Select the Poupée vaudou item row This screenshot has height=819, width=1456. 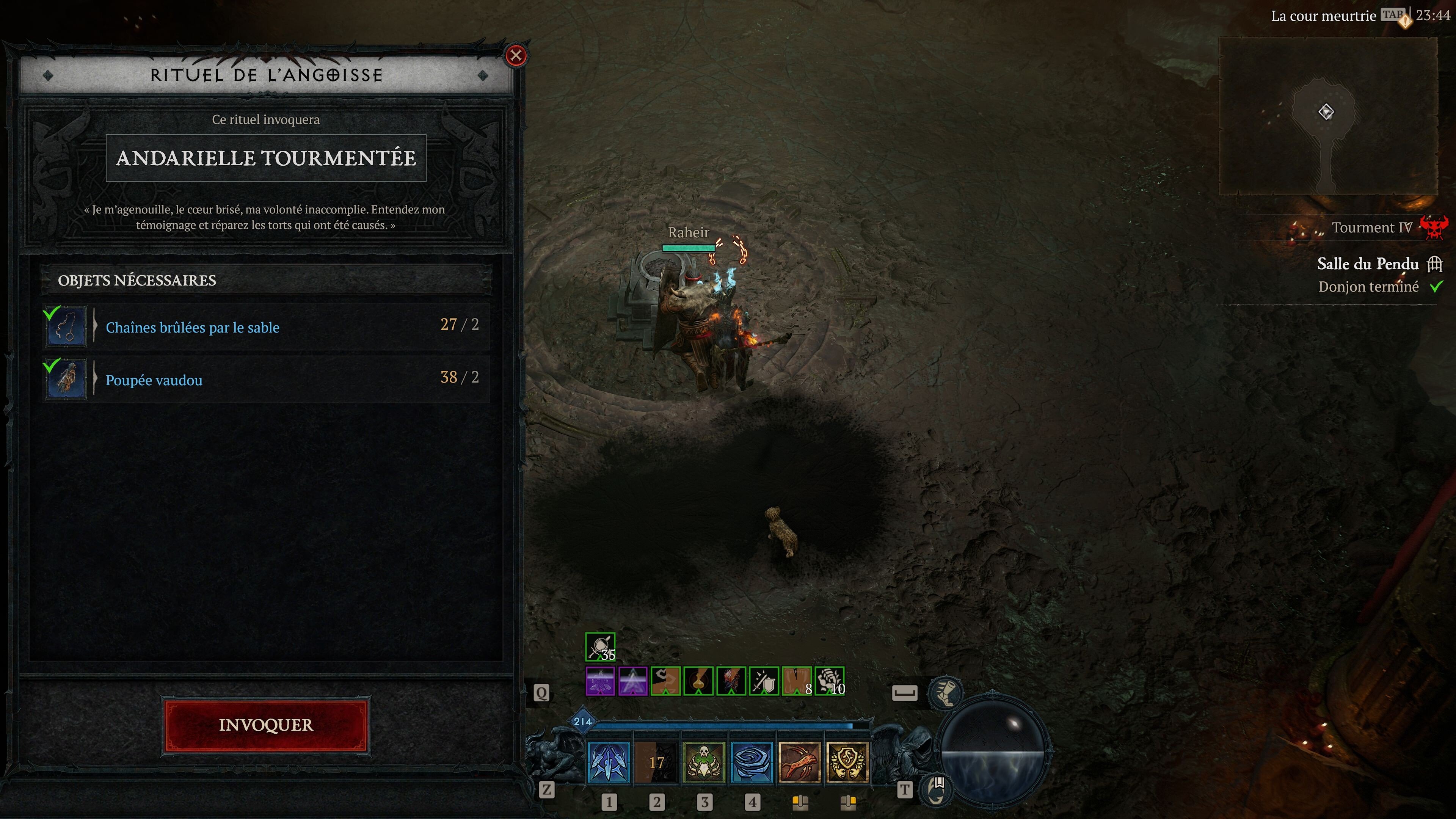[x=266, y=379]
